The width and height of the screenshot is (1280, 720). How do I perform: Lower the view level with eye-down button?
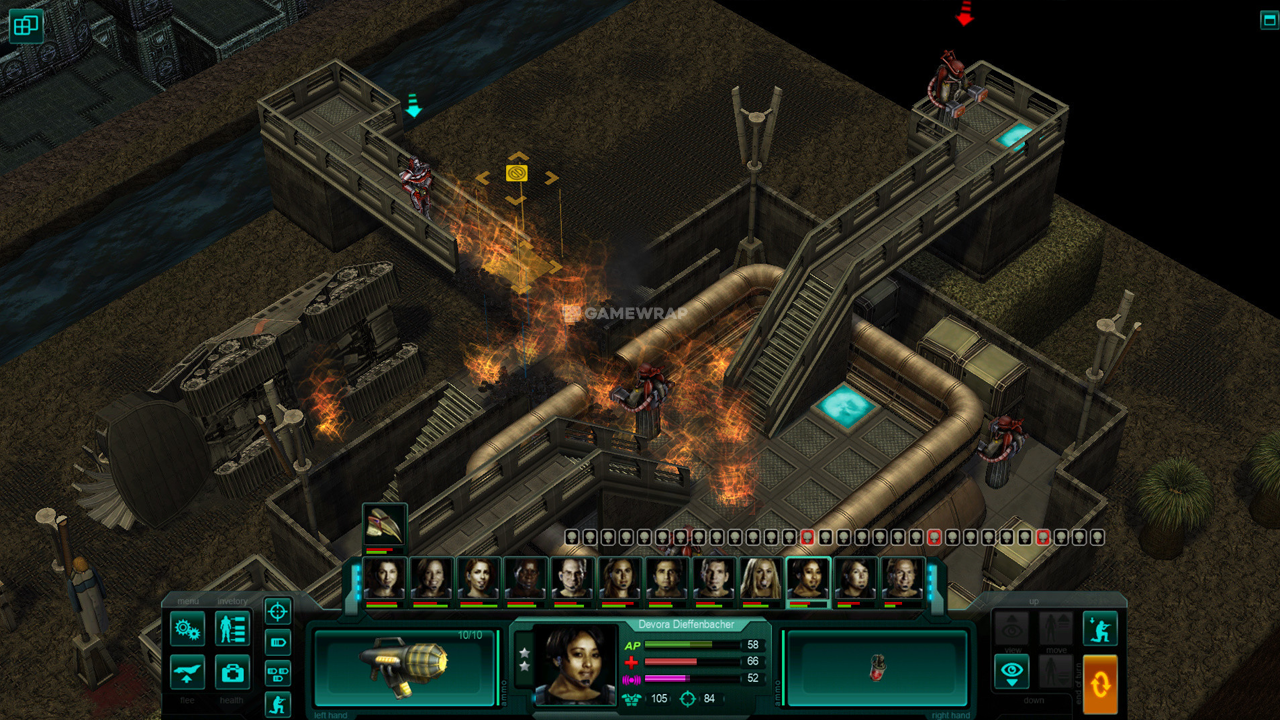coord(1011,671)
